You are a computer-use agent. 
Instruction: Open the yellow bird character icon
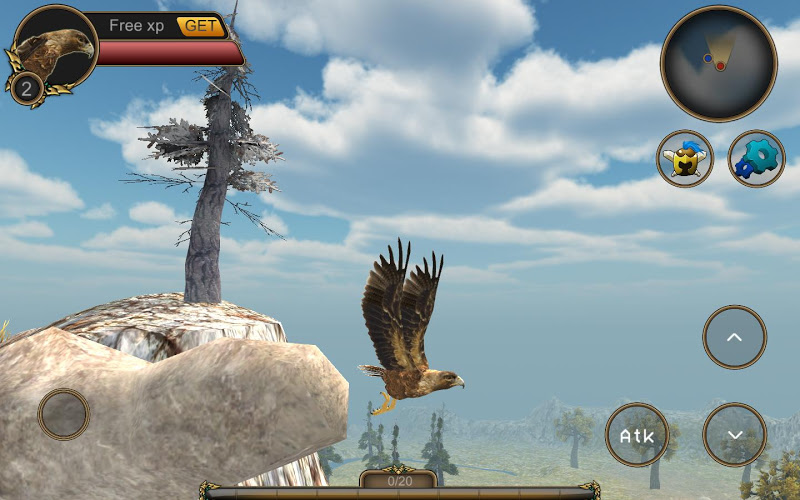685,159
